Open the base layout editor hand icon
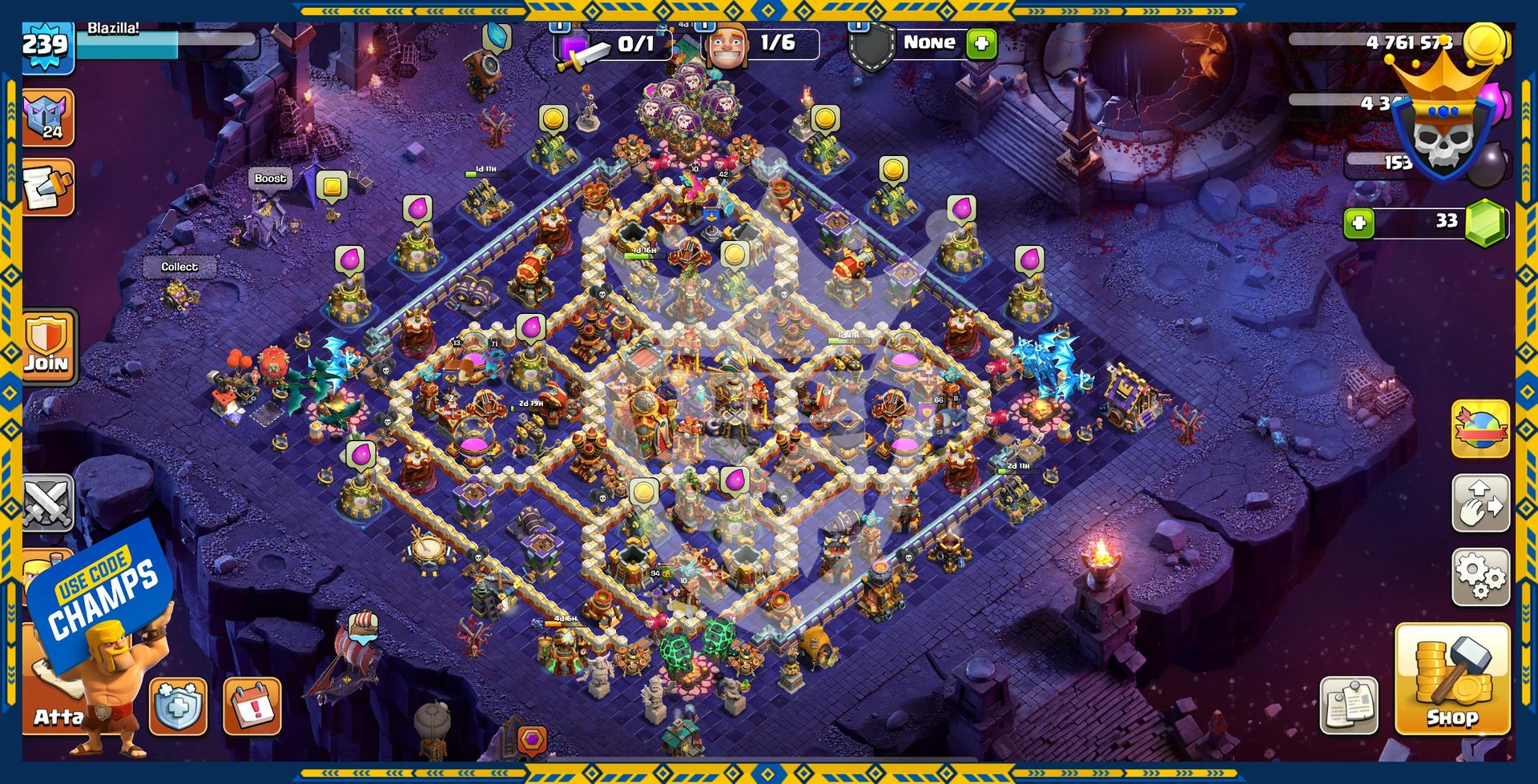 (1480, 503)
